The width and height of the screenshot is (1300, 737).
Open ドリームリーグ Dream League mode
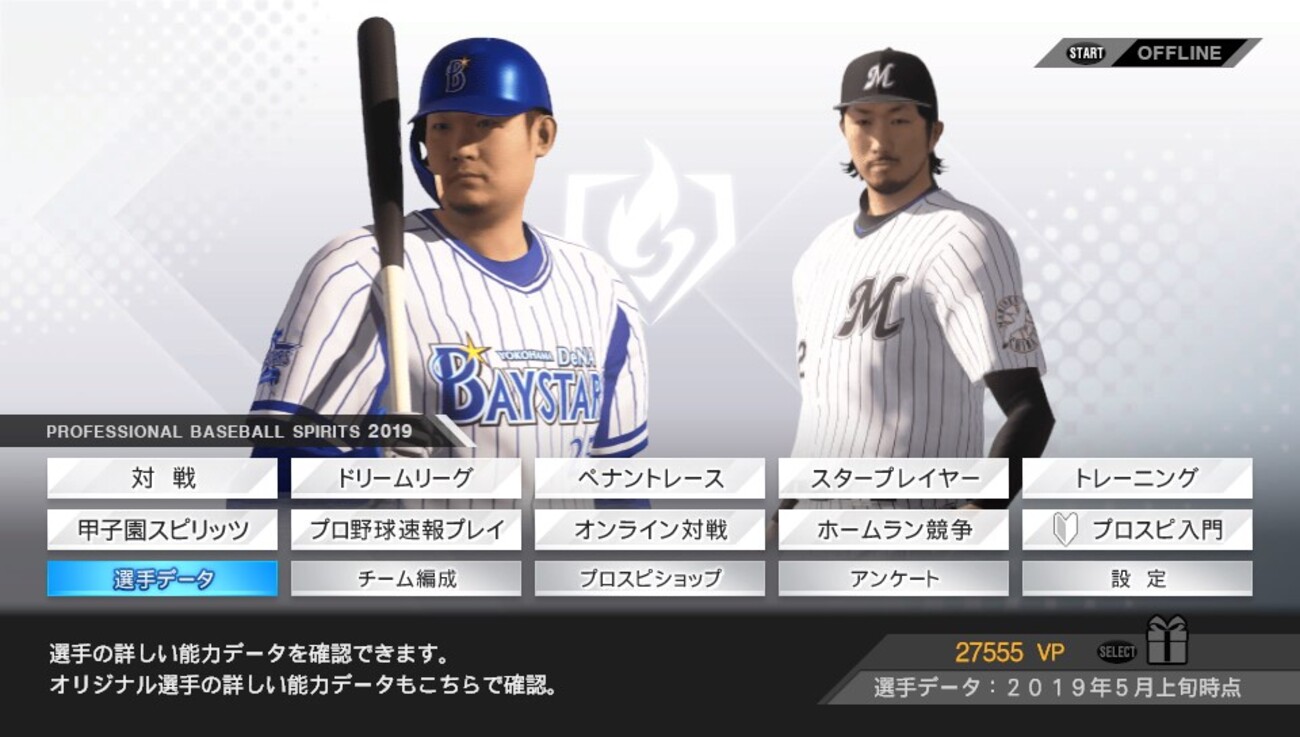tap(405, 479)
